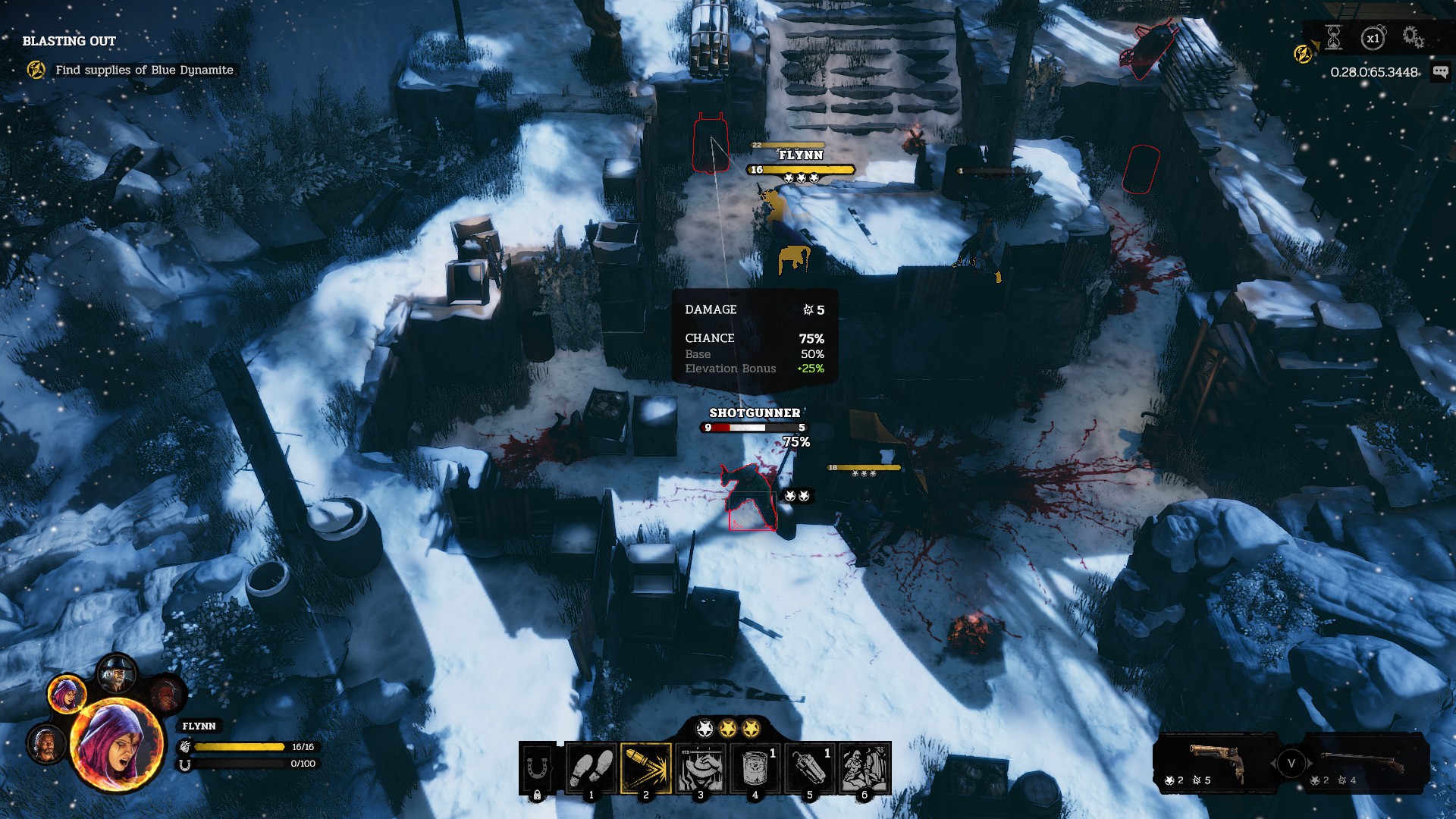This screenshot has width=1456, height=819.
Task: Select the footprints move ability
Action: tap(591, 767)
